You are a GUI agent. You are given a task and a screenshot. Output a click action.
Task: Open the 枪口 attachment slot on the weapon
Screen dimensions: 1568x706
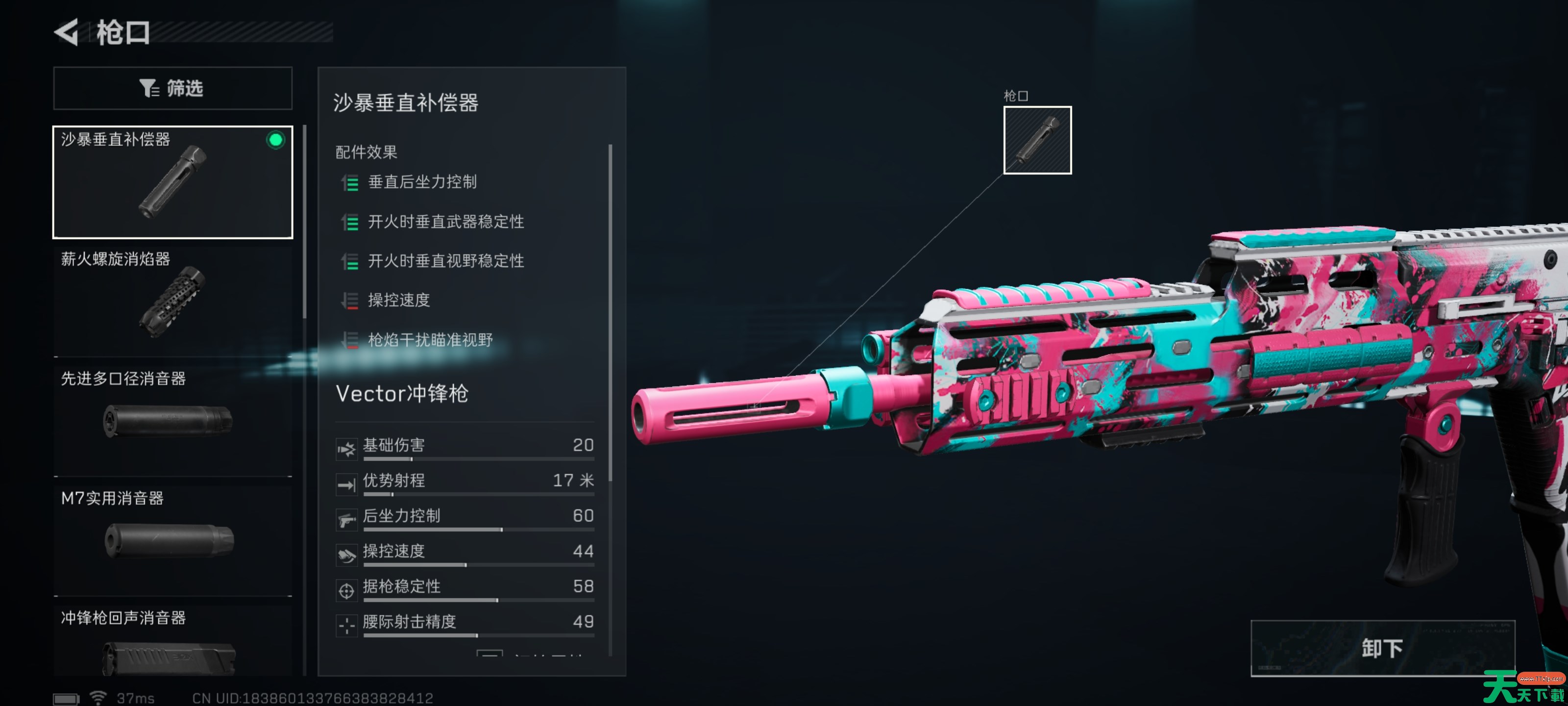[1037, 140]
